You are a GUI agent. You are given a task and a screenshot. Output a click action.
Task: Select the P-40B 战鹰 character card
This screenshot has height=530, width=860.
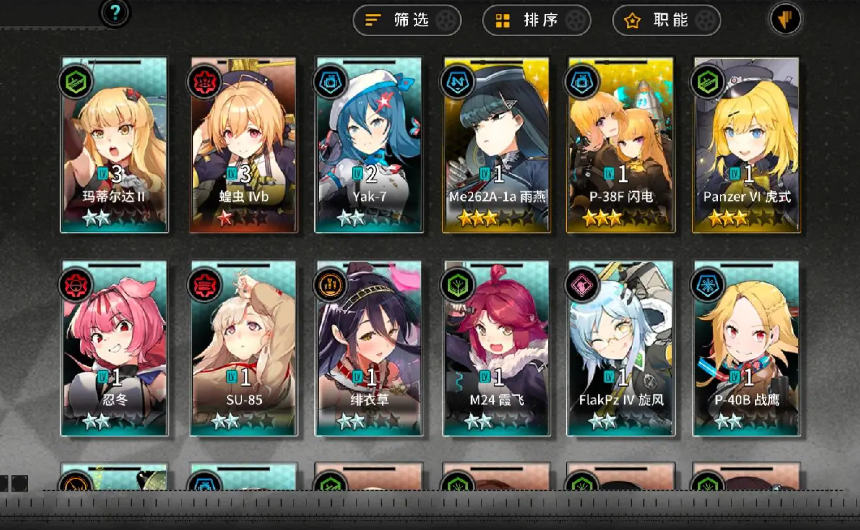click(x=746, y=349)
